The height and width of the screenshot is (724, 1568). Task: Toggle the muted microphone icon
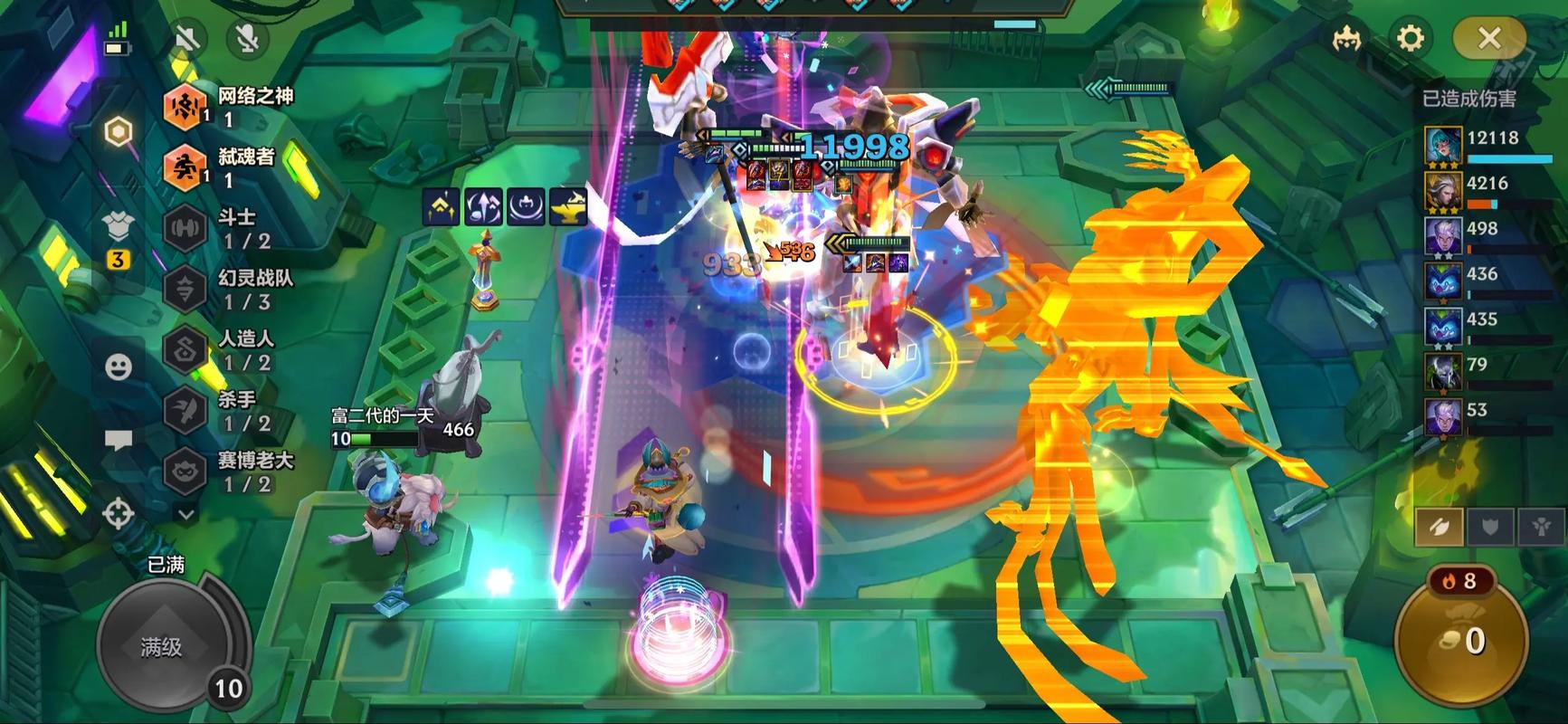coord(246,38)
